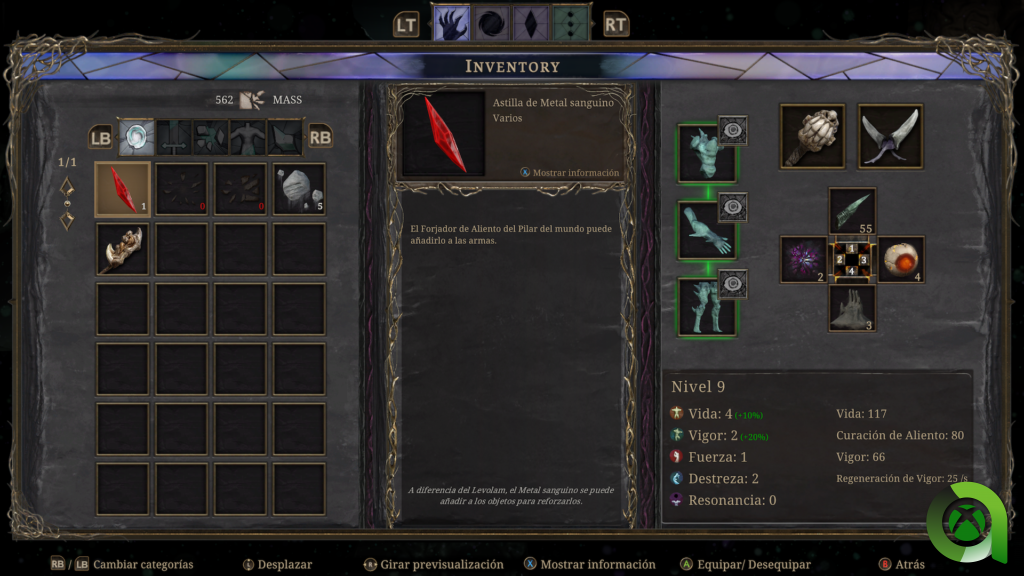Image resolution: width=1024 pixels, height=576 pixels.
Task: Choose the shard category tab
Action: [284, 137]
